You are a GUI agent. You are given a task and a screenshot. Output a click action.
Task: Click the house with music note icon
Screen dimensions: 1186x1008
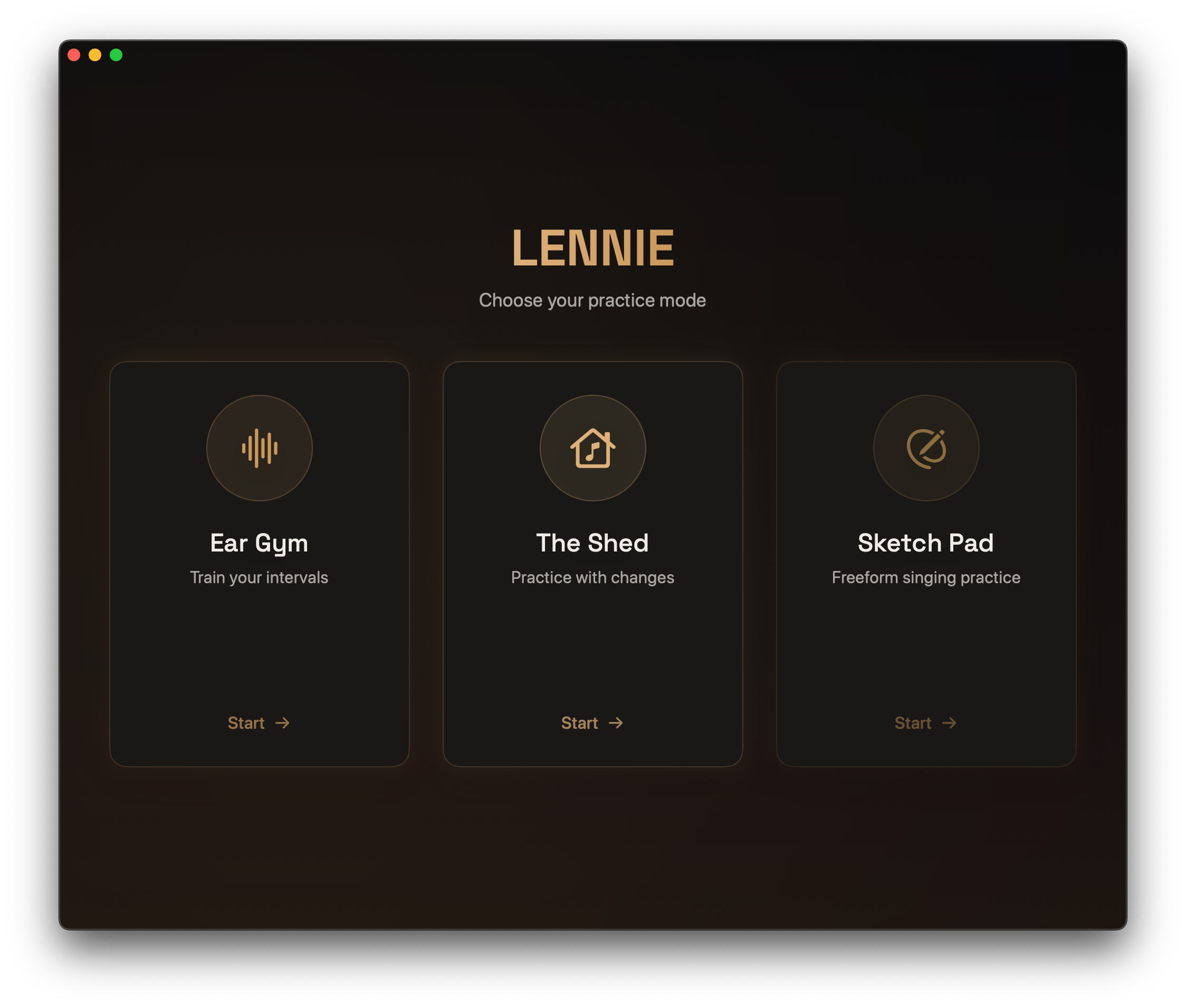point(592,449)
